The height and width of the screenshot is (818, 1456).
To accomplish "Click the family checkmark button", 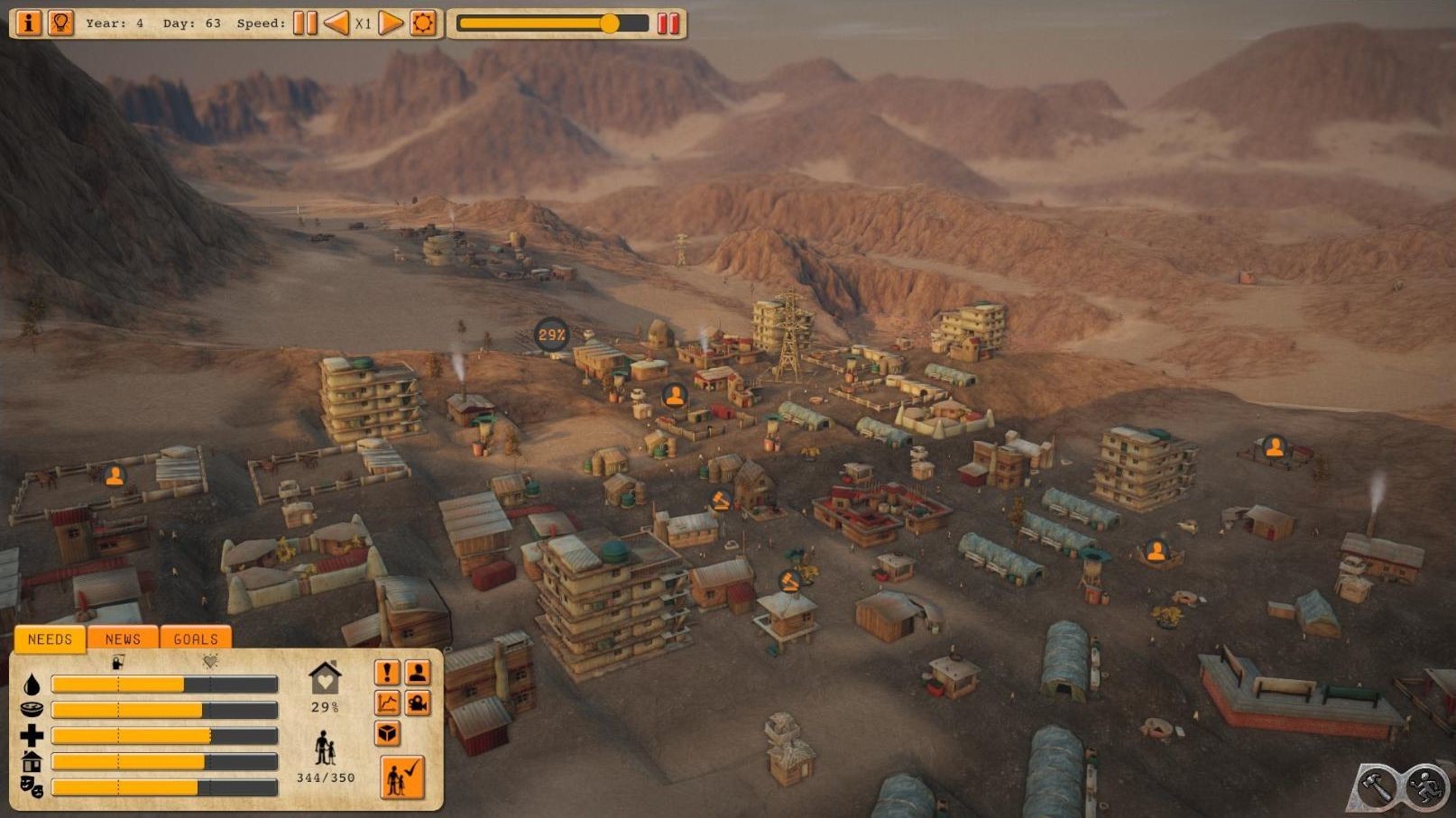I will click(401, 777).
